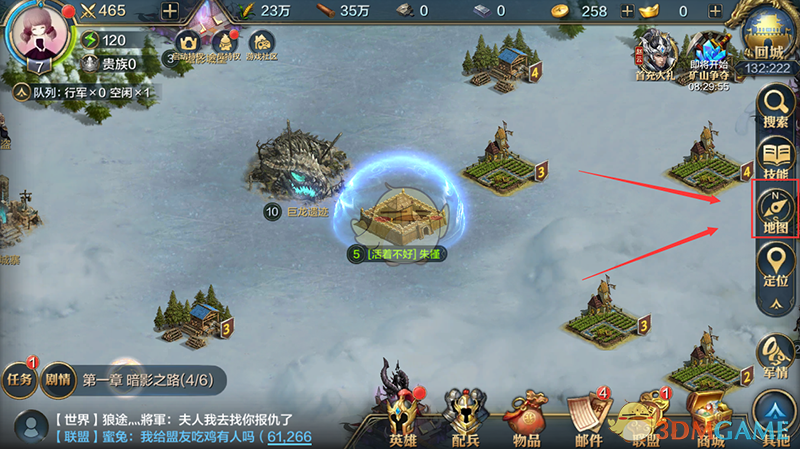800x449 pixels.
Task: Open the 联盟 alliance menu
Action: [x=648, y=415]
